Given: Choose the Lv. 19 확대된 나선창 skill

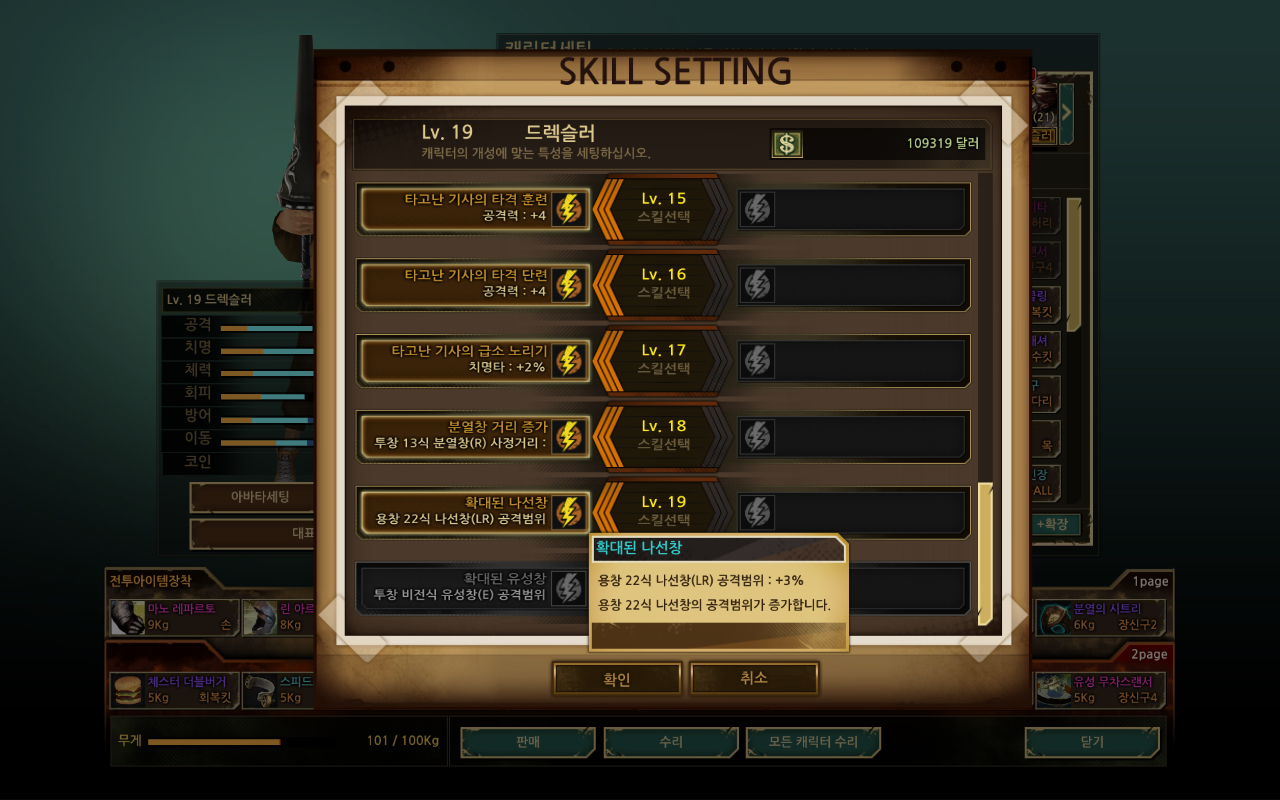Looking at the screenshot, I should click(474, 512).
